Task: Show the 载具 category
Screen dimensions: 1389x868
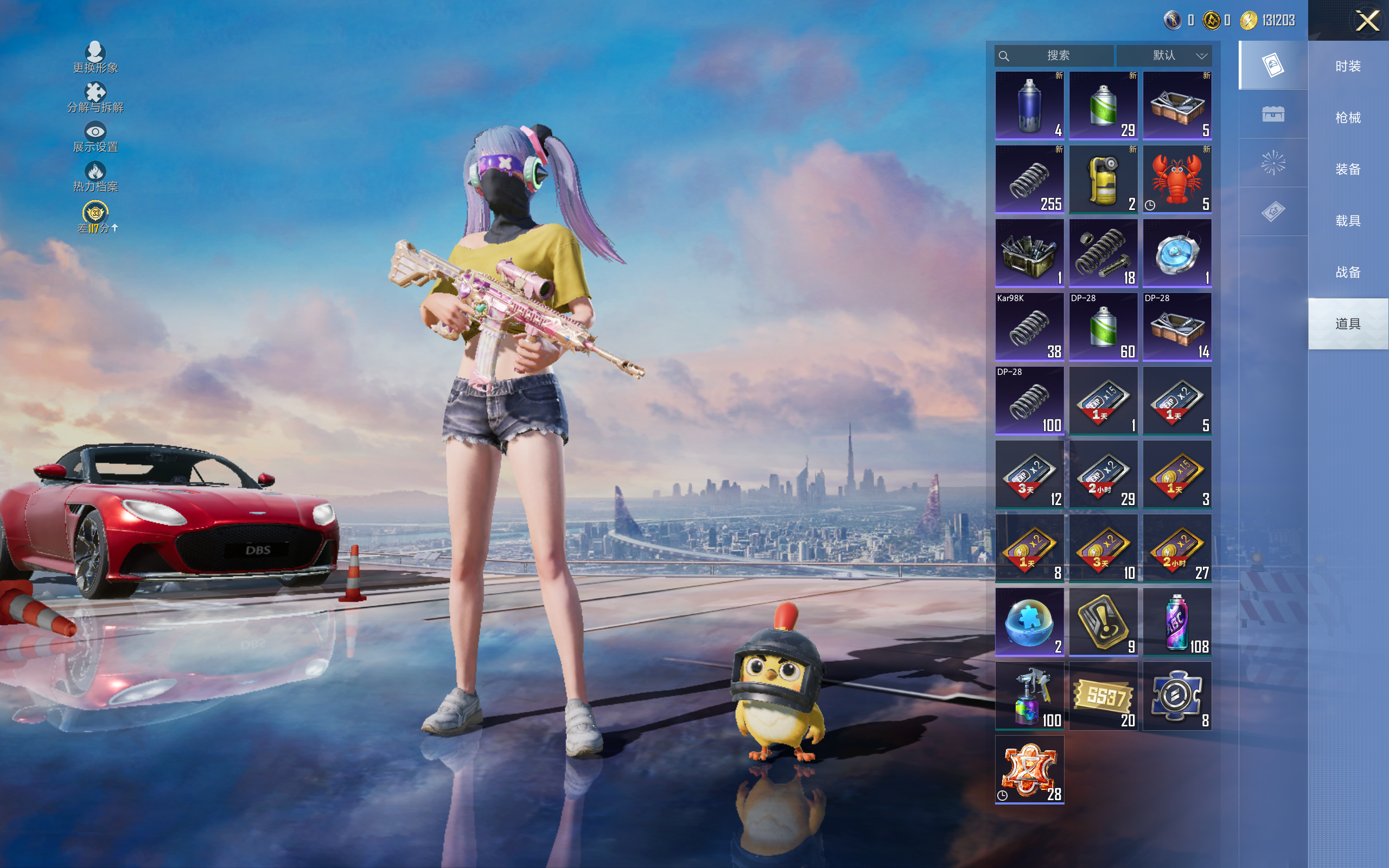Action: point(1348,221)
